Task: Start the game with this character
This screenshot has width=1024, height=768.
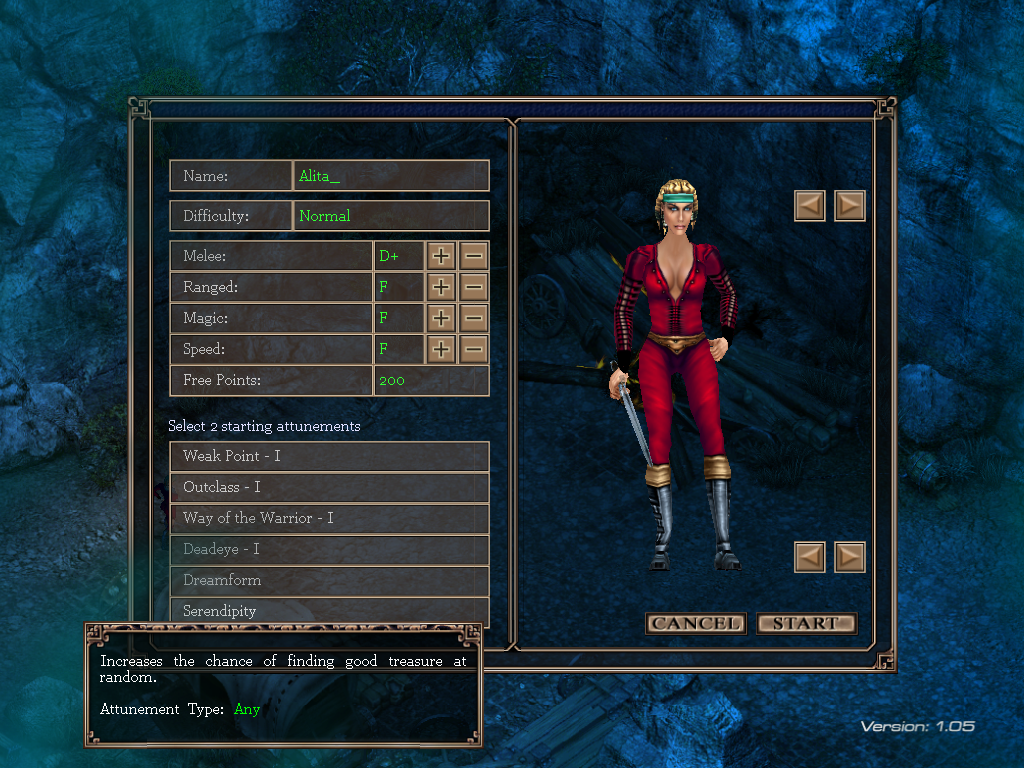Action: click(806, 623)
